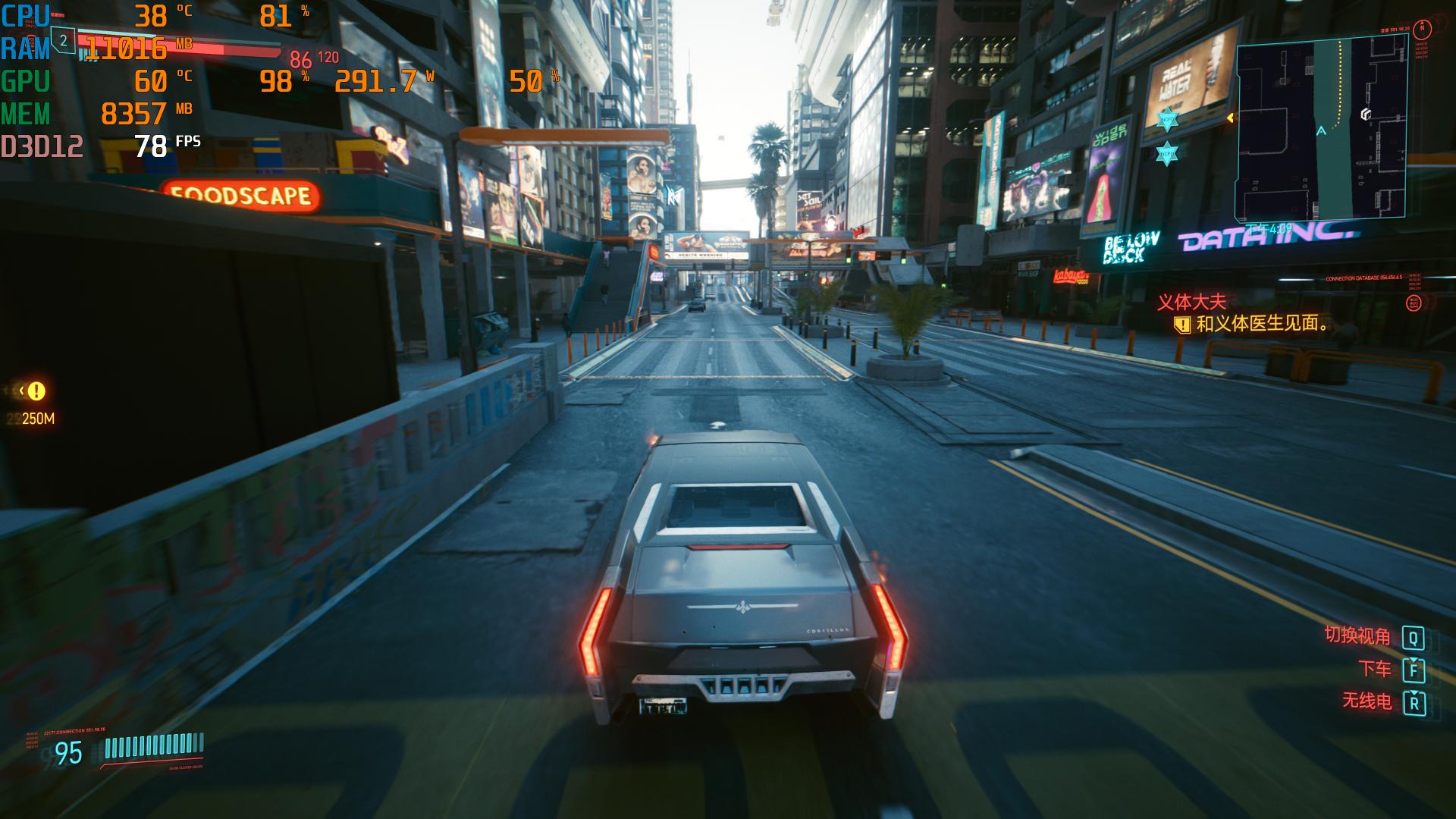Select the 和义体医生见面 objective
The height and width of the screenshot is (819, 1456).
(1263, 324)
